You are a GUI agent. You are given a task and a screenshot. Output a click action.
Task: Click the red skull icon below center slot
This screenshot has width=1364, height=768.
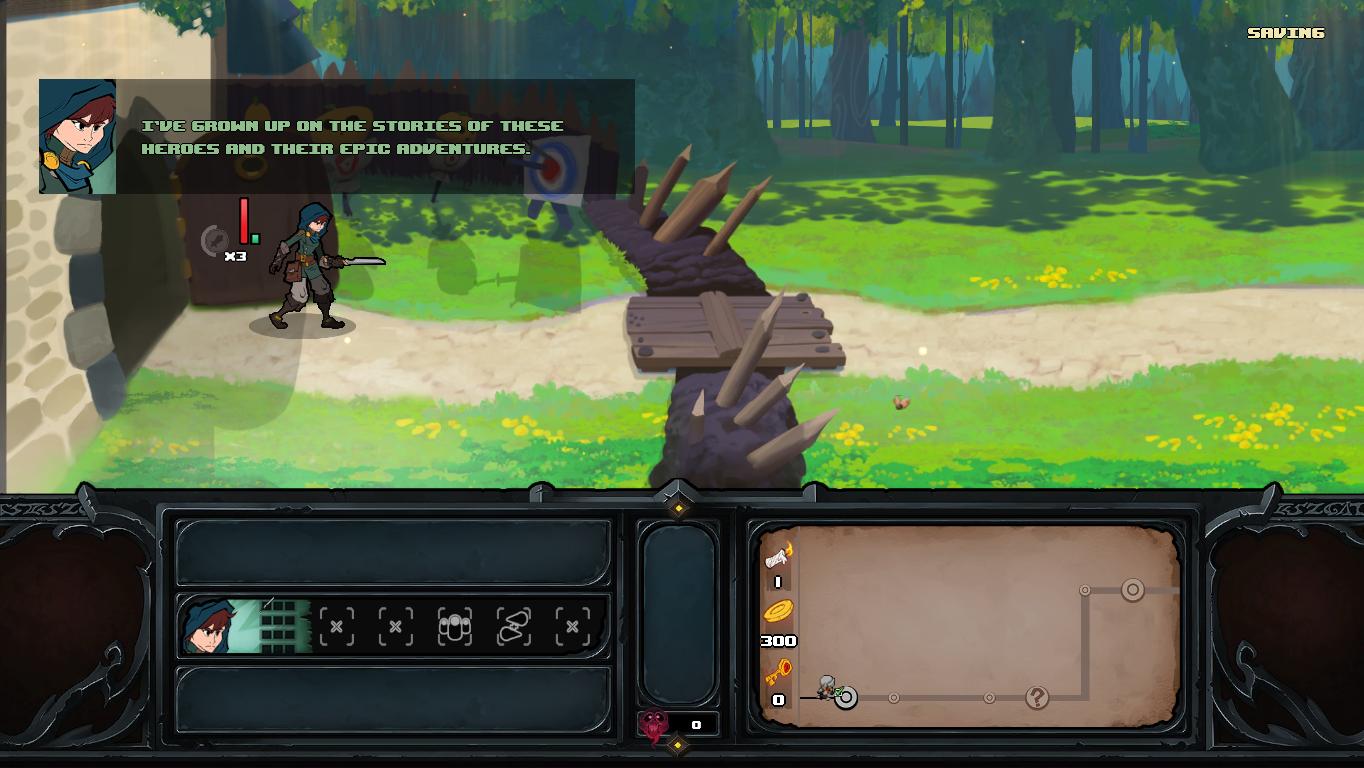coord(655,724)
